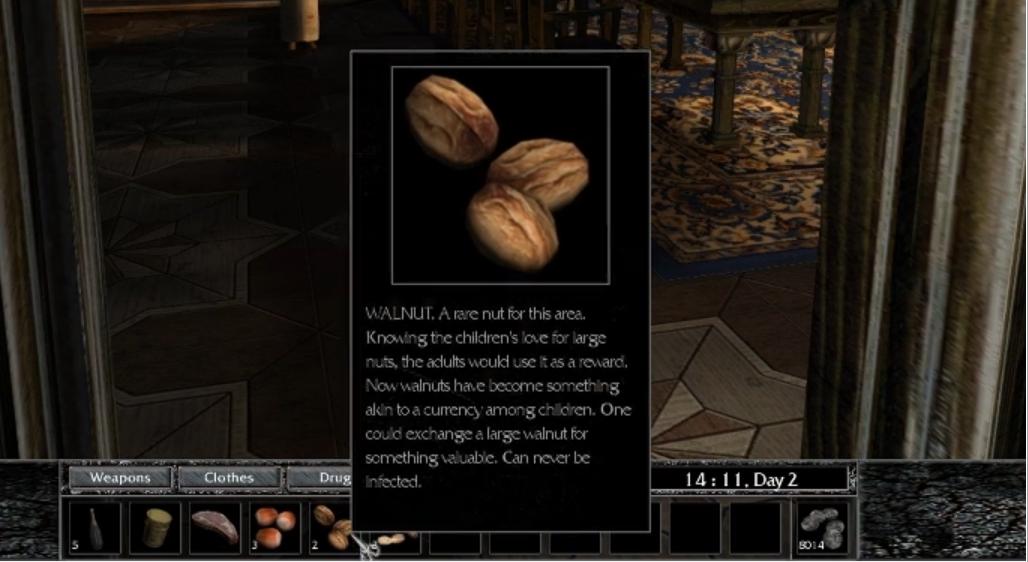Select the hazelnuts item slot
The width and height of the screenshot is (1028, 562).
[275, 527]
